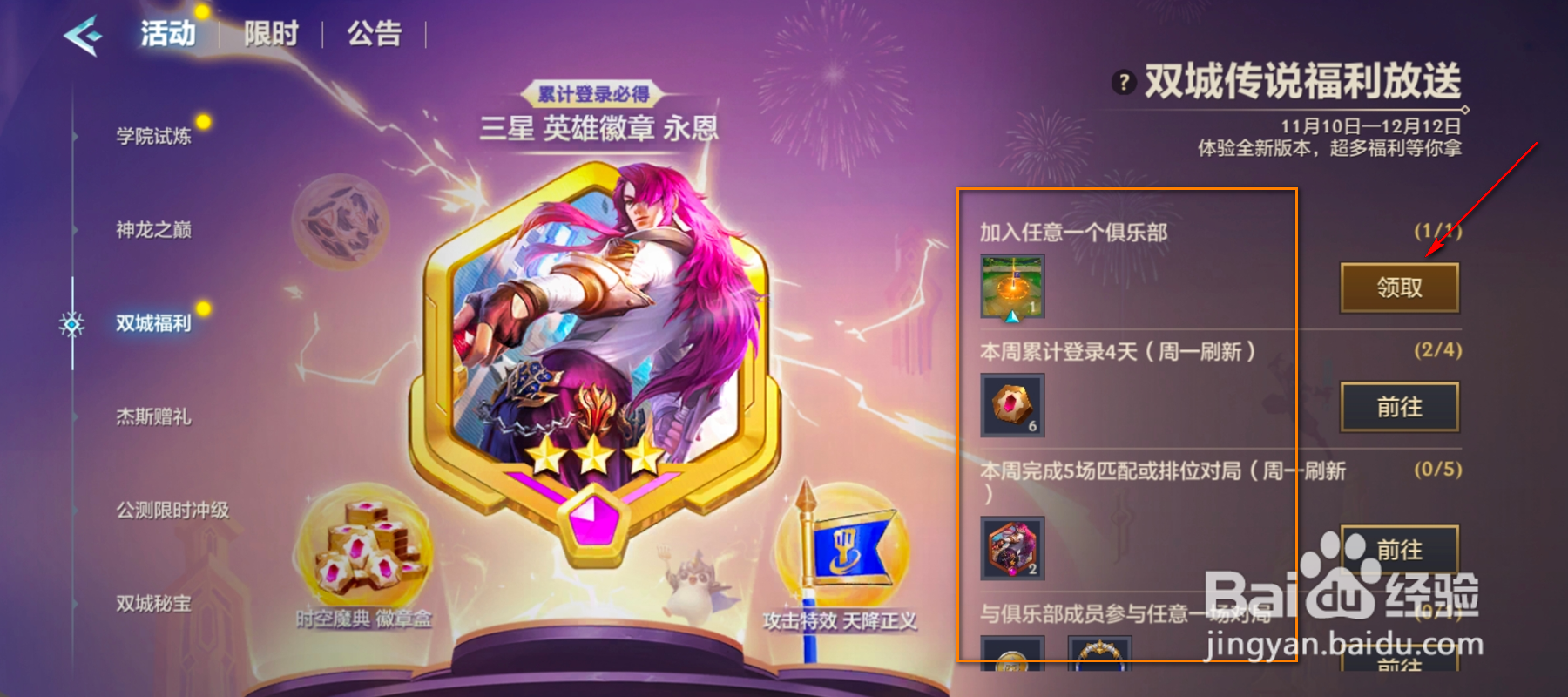Switch to the 公告 tab
The height and width of the screenshot is (697, 1568).
[375, 32]
